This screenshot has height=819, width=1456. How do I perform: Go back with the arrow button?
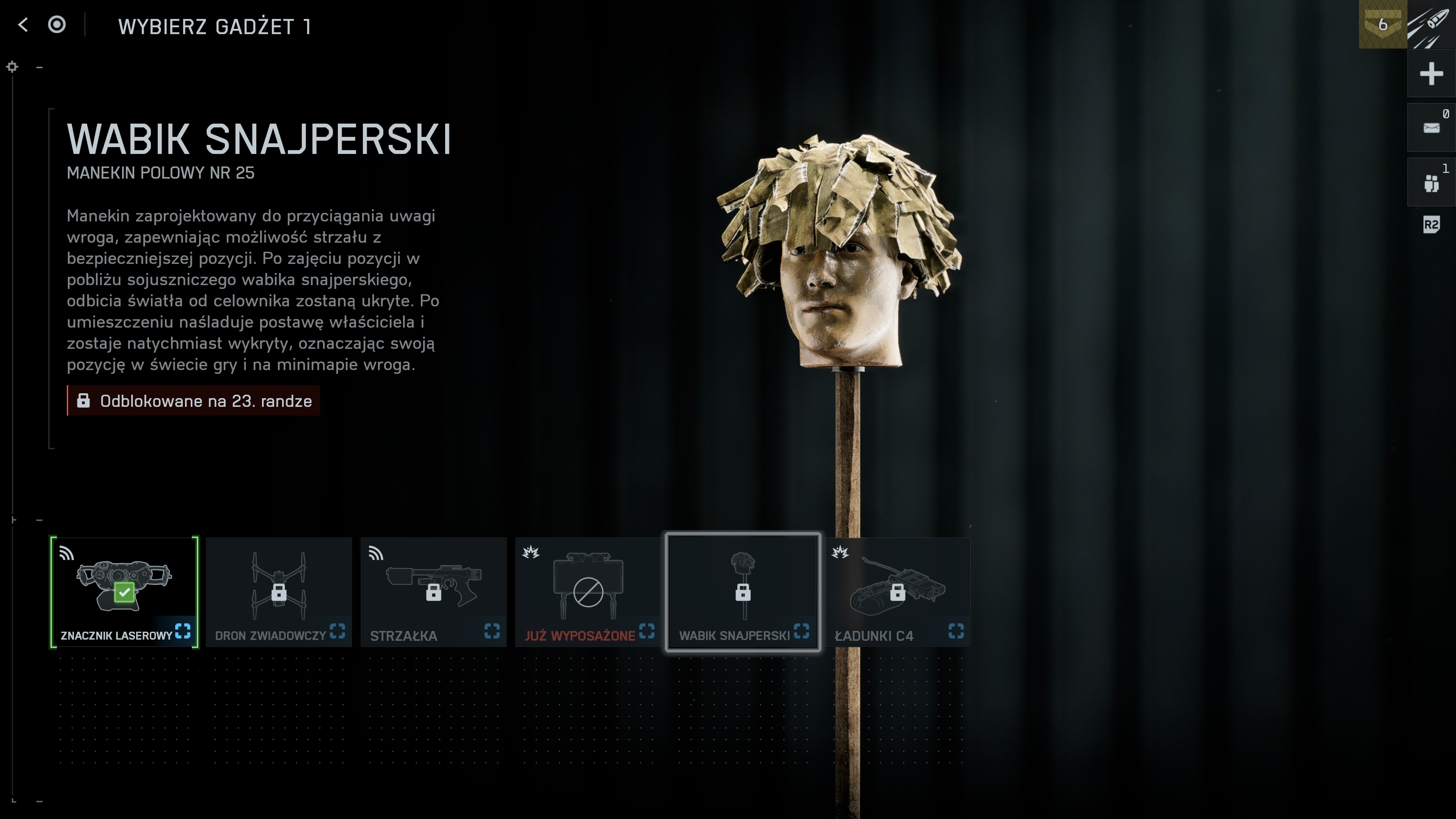click(23, 25)
